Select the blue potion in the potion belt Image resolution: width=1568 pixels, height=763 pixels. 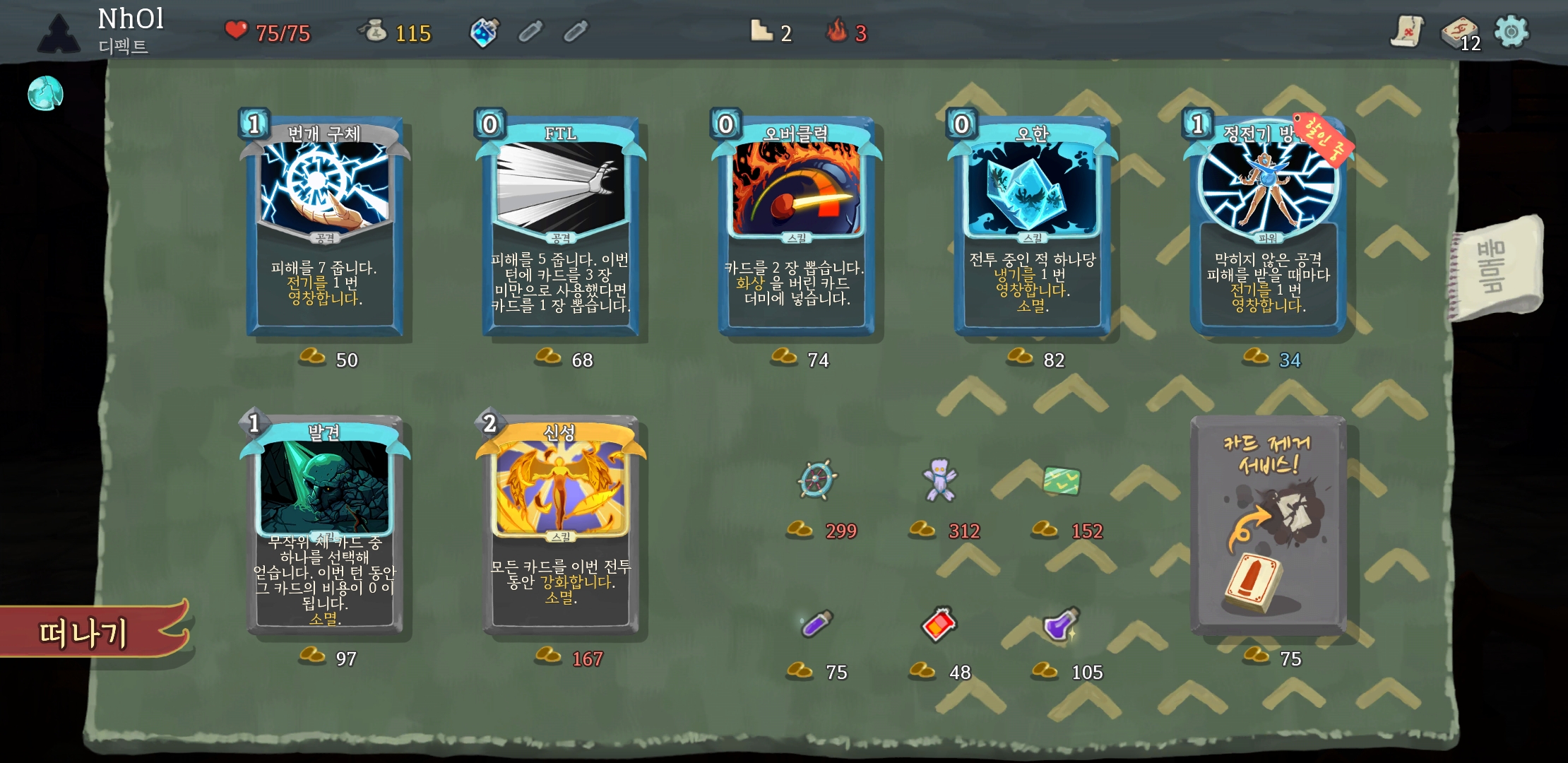click(x=485, y=32)
